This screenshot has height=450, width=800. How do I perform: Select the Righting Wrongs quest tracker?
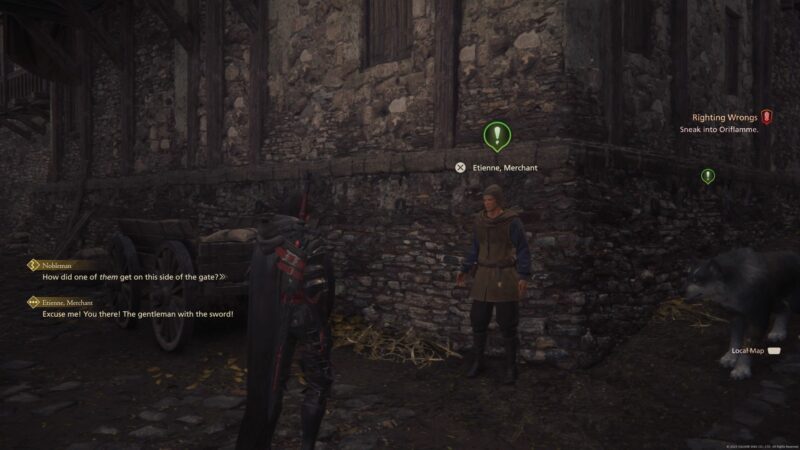722,117
